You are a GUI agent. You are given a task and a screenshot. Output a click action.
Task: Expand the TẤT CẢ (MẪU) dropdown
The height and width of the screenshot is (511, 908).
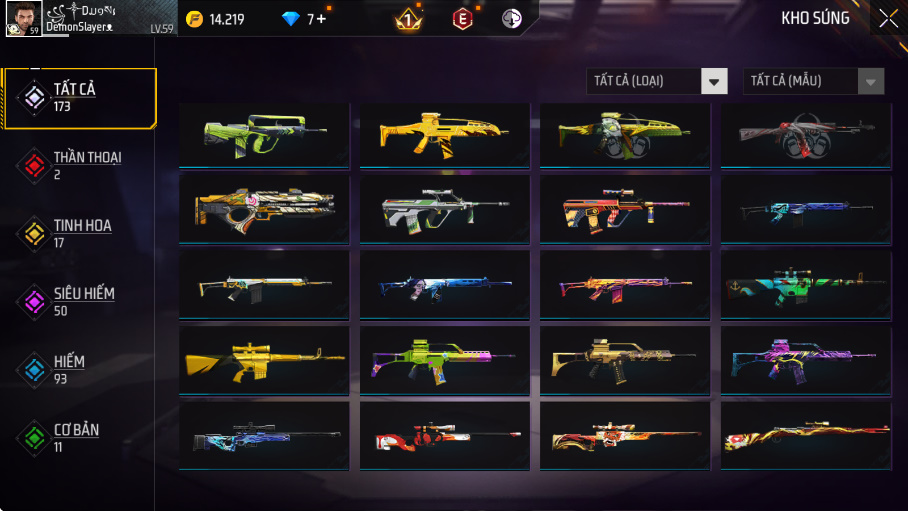tap(813, 81)
